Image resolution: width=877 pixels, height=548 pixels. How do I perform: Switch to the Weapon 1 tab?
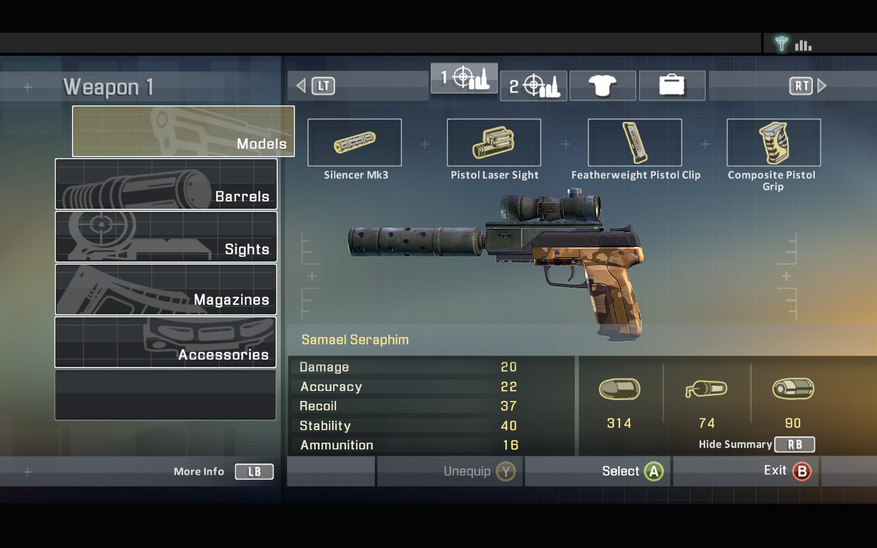pyautogui.click(x=464, y=78)
